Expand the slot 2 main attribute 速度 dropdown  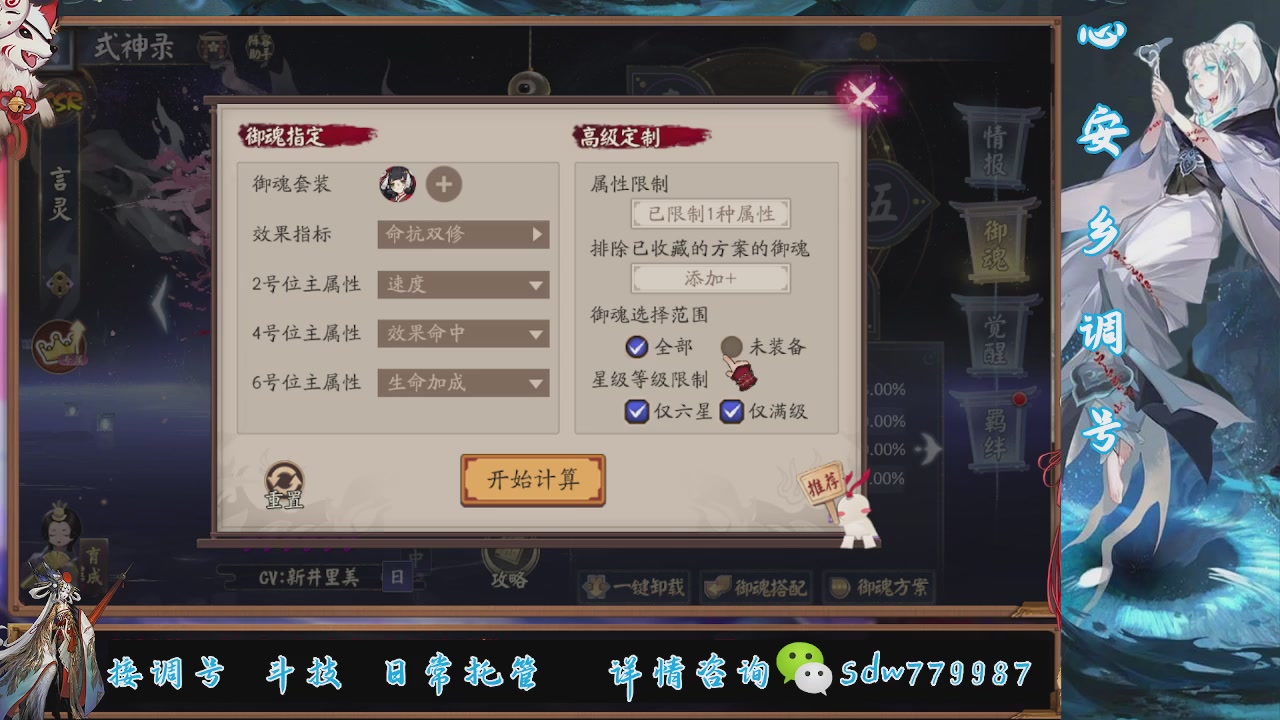(x=462, y=284)
